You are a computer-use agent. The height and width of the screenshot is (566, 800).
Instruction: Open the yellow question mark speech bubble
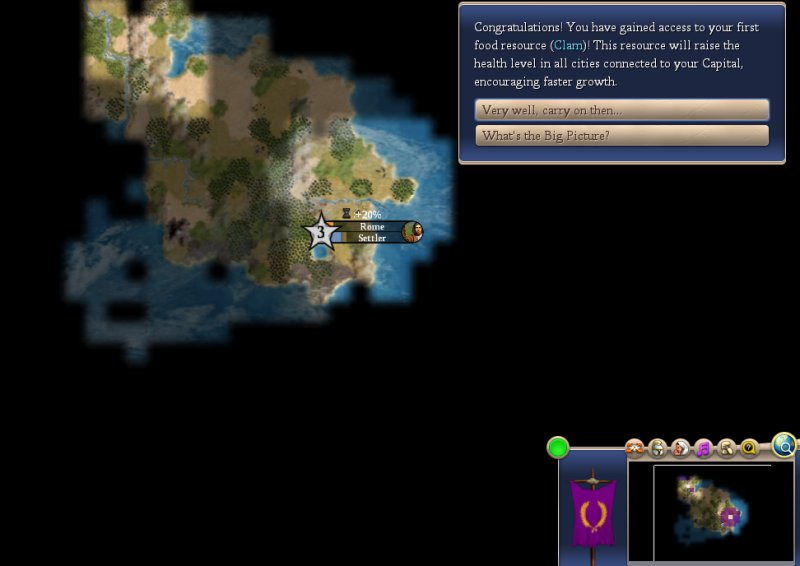749,449
